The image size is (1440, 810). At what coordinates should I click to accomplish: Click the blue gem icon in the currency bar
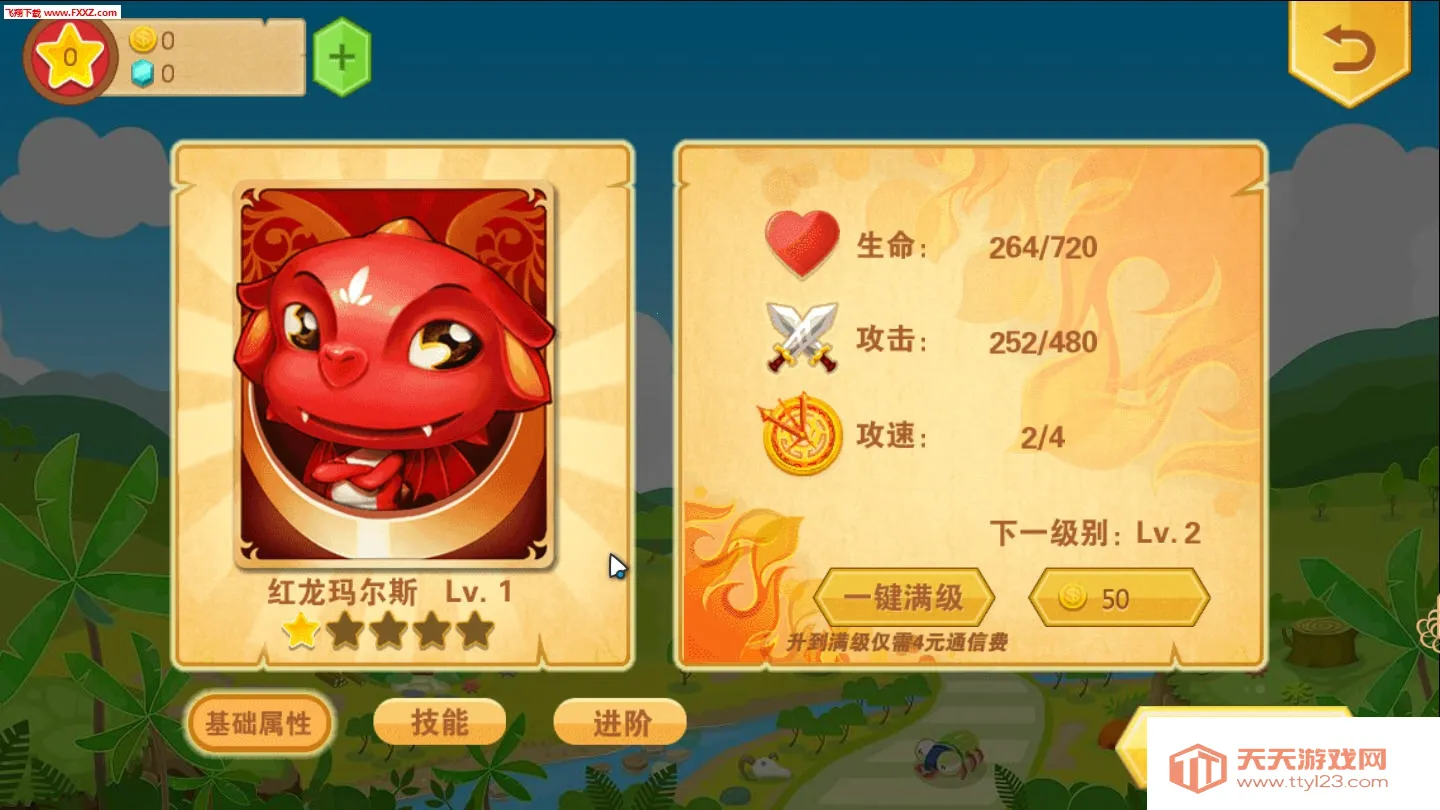(146, 73)
